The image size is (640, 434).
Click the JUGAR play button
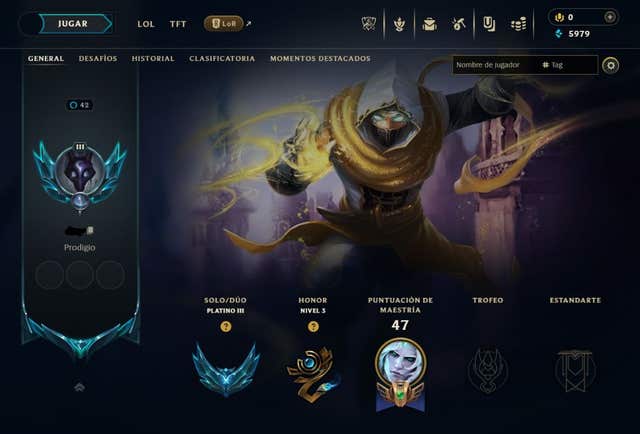pos(72,24)
